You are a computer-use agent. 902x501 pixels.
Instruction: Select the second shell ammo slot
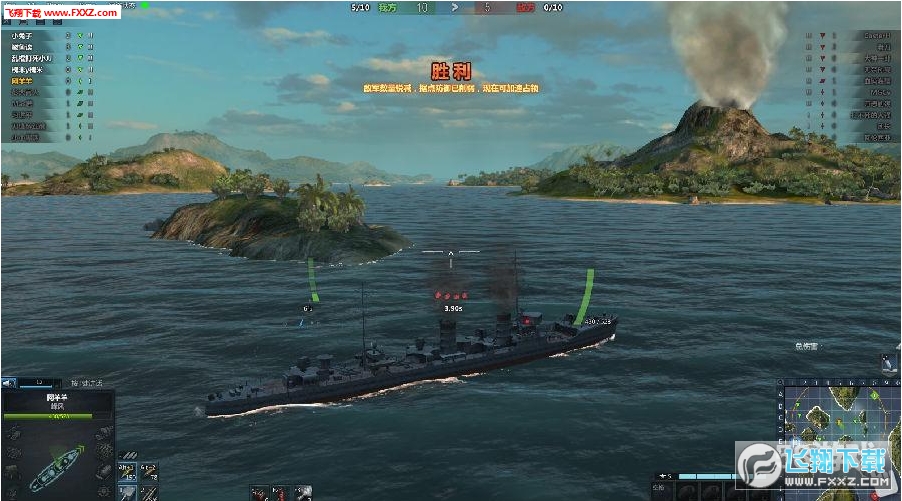[148, 471]
